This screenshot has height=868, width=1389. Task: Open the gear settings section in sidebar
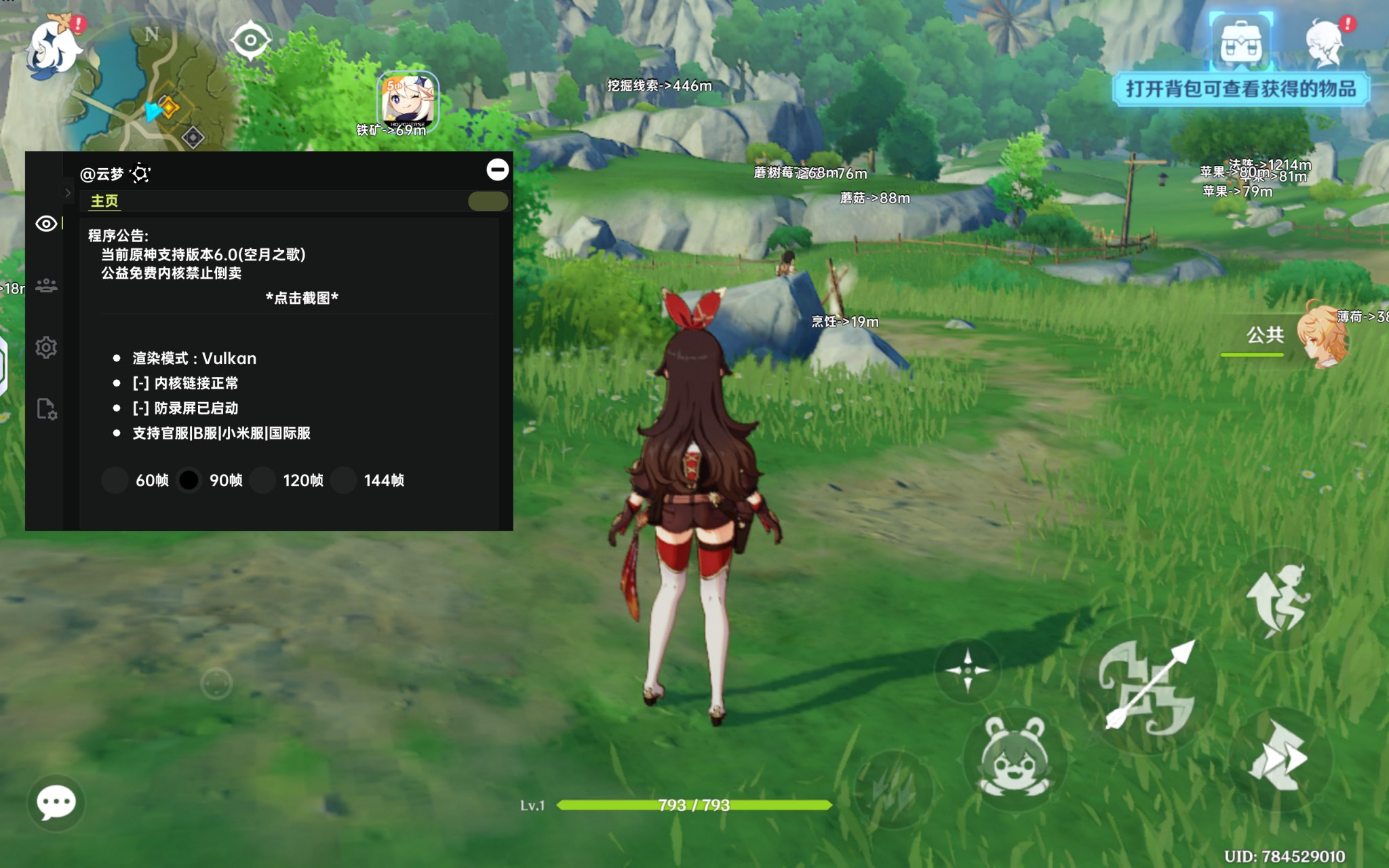pyautogui.click(x=46, y=348)
